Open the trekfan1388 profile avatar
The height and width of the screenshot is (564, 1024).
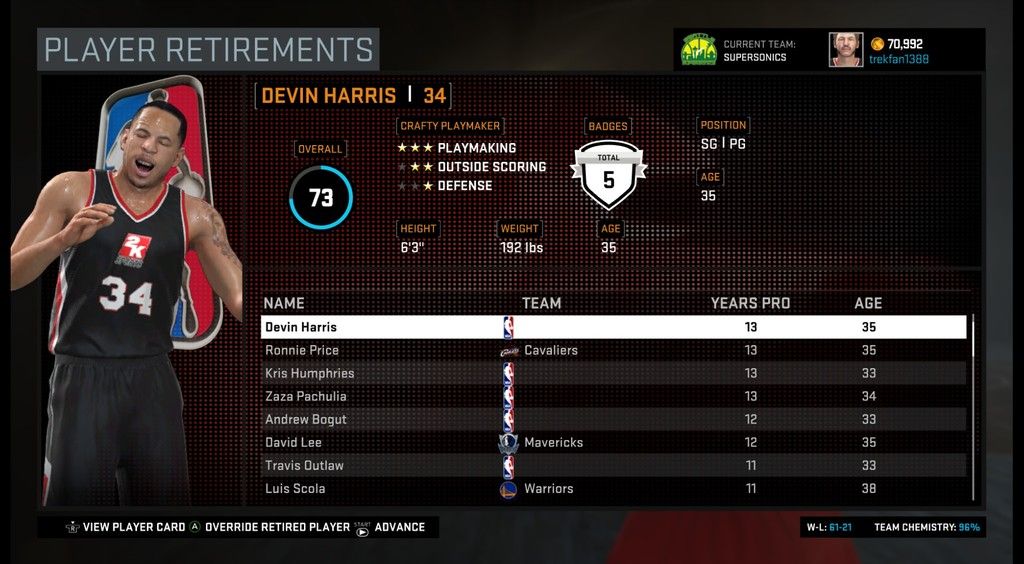[x=845, y=49]
